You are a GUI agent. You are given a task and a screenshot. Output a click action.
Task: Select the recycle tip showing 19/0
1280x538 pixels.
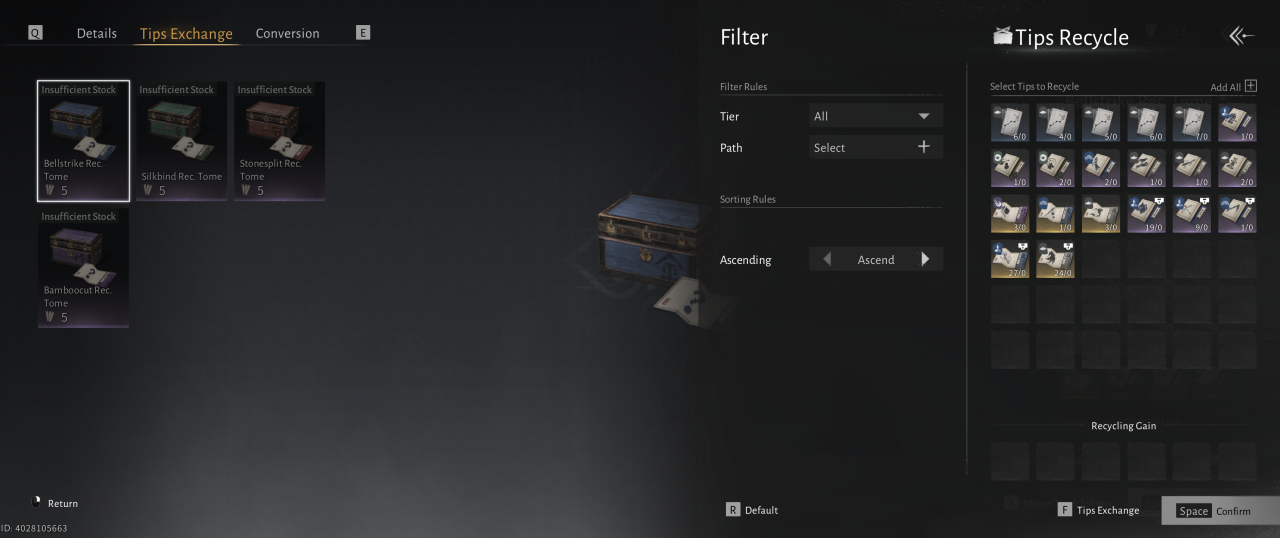tap(1146, 213)
